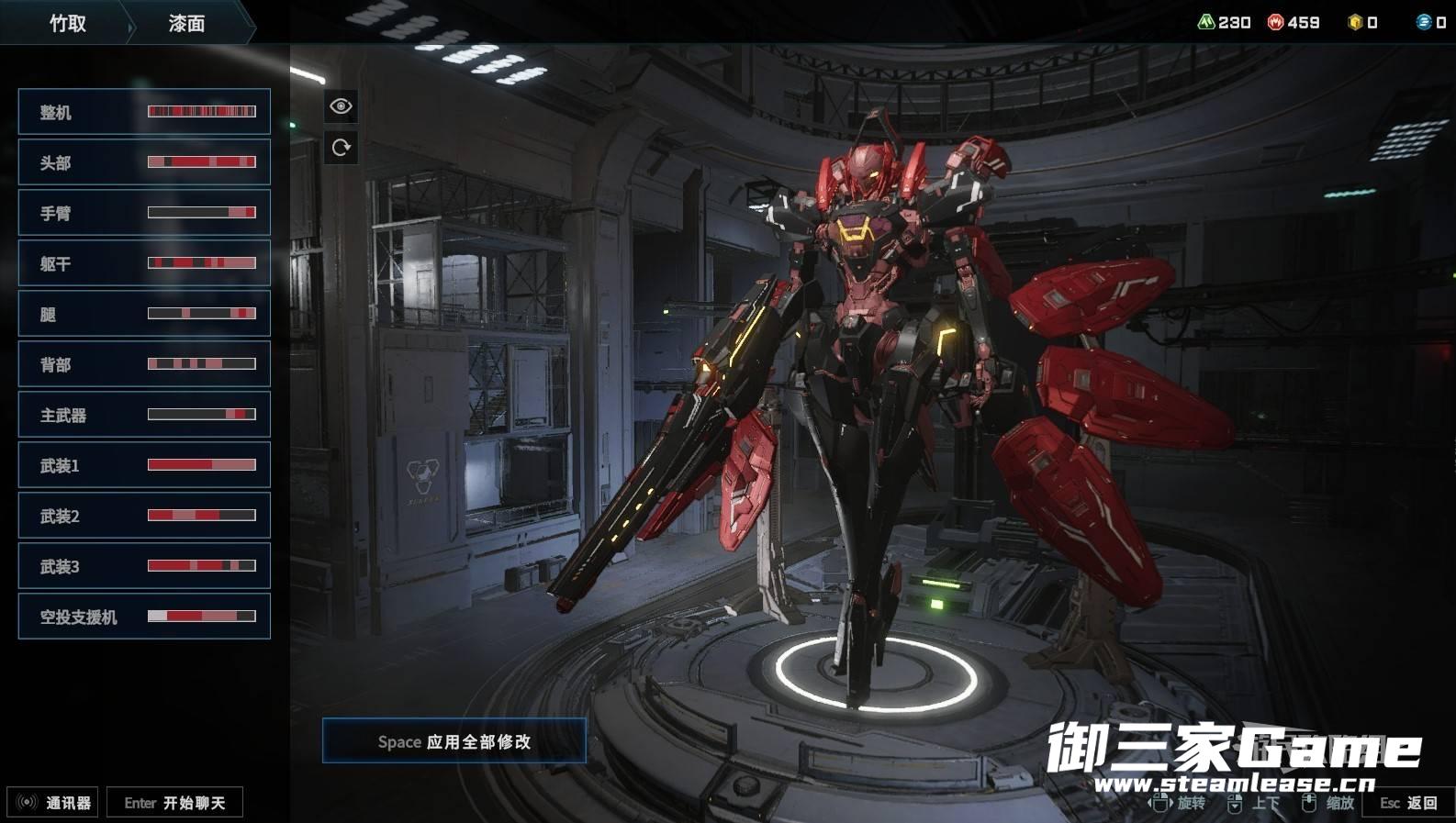The height and width of the screenshot is (823, 1456).
Task: Apply all changes with 应用全部修改
Action: pos(454,741)
